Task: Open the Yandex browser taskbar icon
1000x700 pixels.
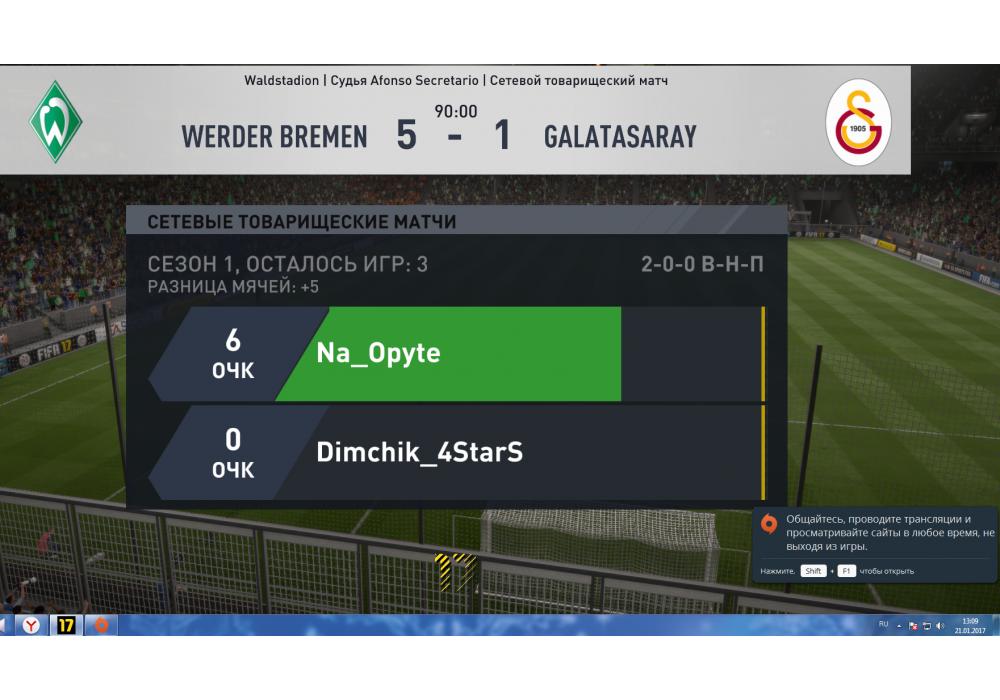Action: click(32, 625)
